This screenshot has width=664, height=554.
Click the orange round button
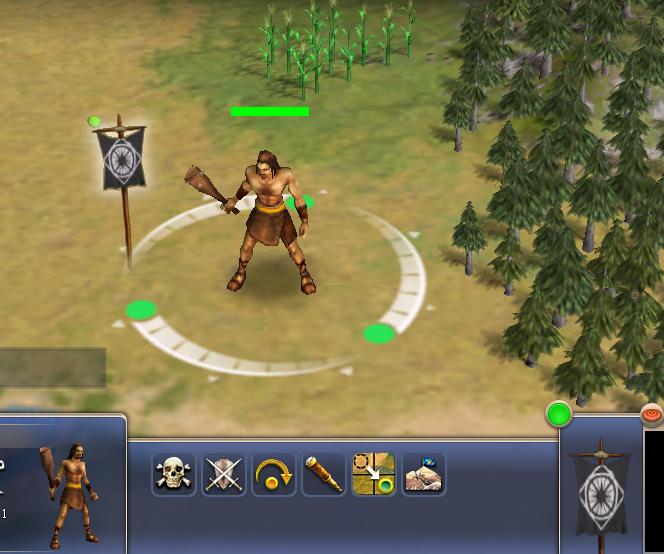(x=652, y=412)
